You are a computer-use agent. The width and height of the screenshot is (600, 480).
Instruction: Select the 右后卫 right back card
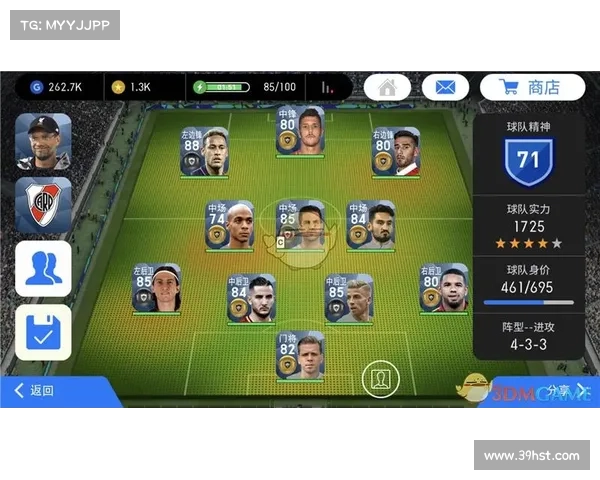444,289
